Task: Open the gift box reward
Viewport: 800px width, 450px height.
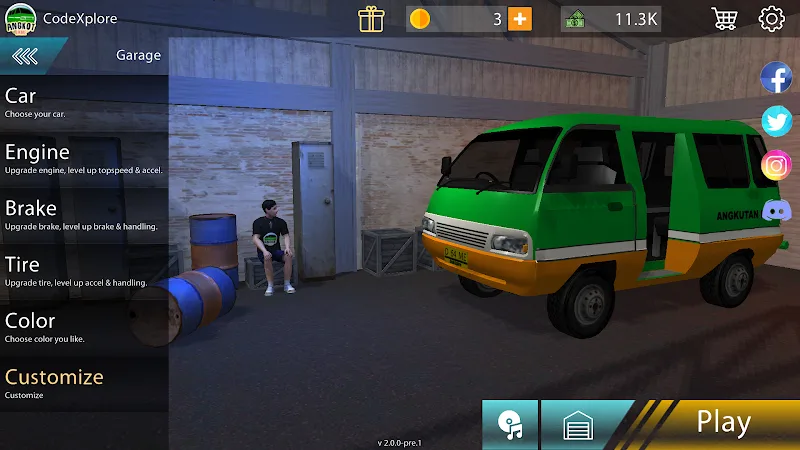Action: coord(371,19)
